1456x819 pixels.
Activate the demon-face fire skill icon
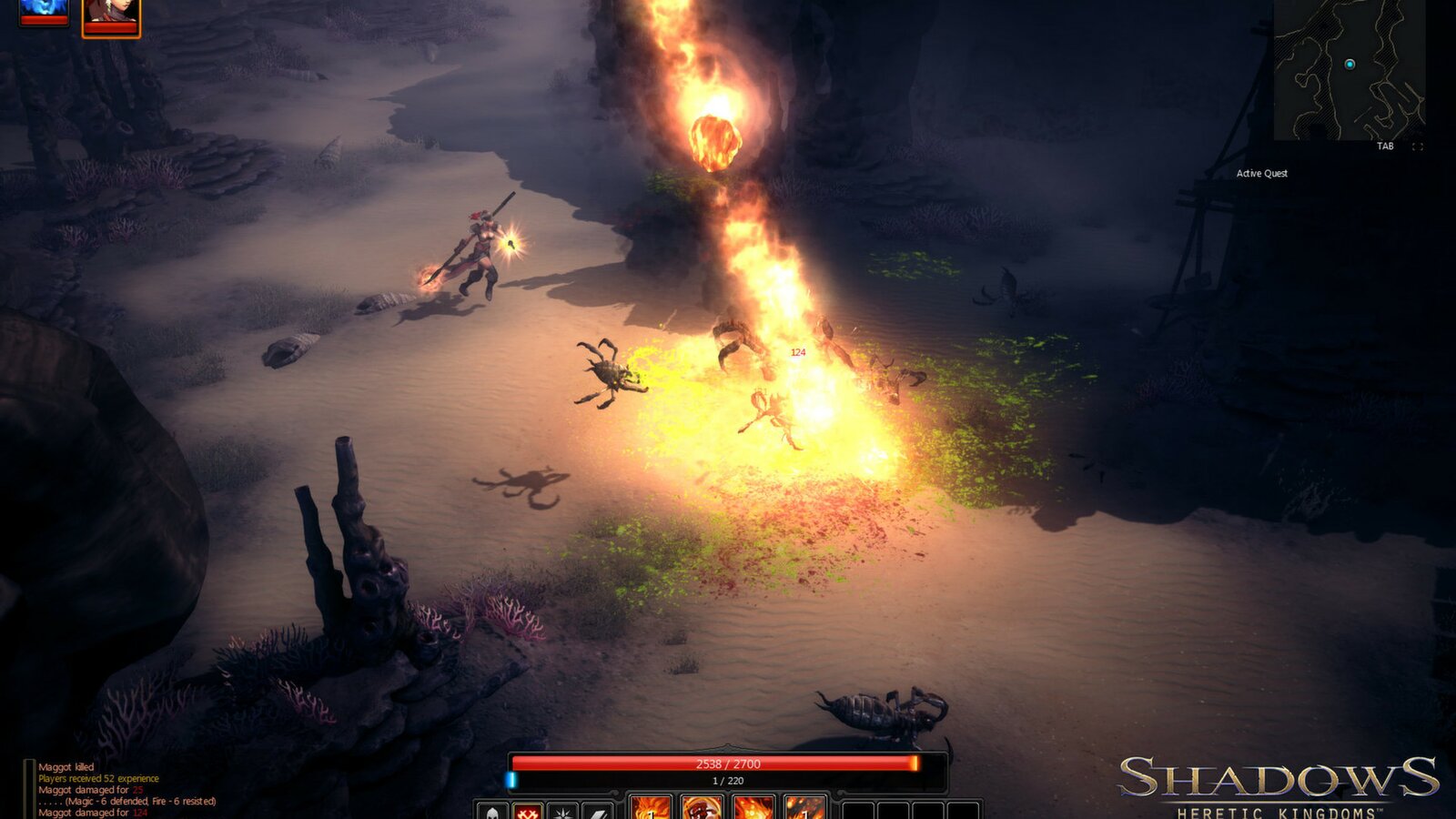tap(703, 813)
